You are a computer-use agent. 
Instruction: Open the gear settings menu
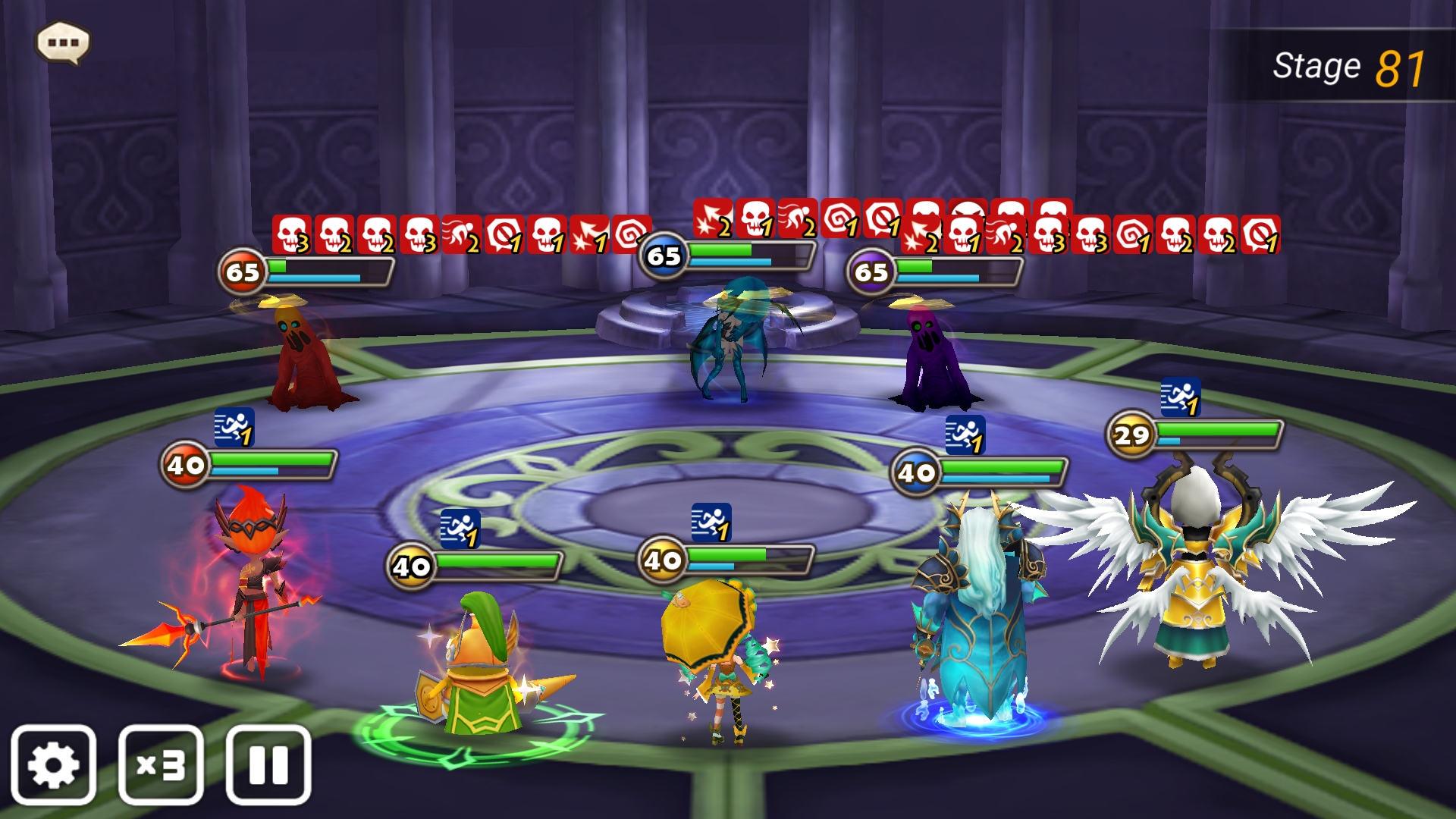click(53, 764)
